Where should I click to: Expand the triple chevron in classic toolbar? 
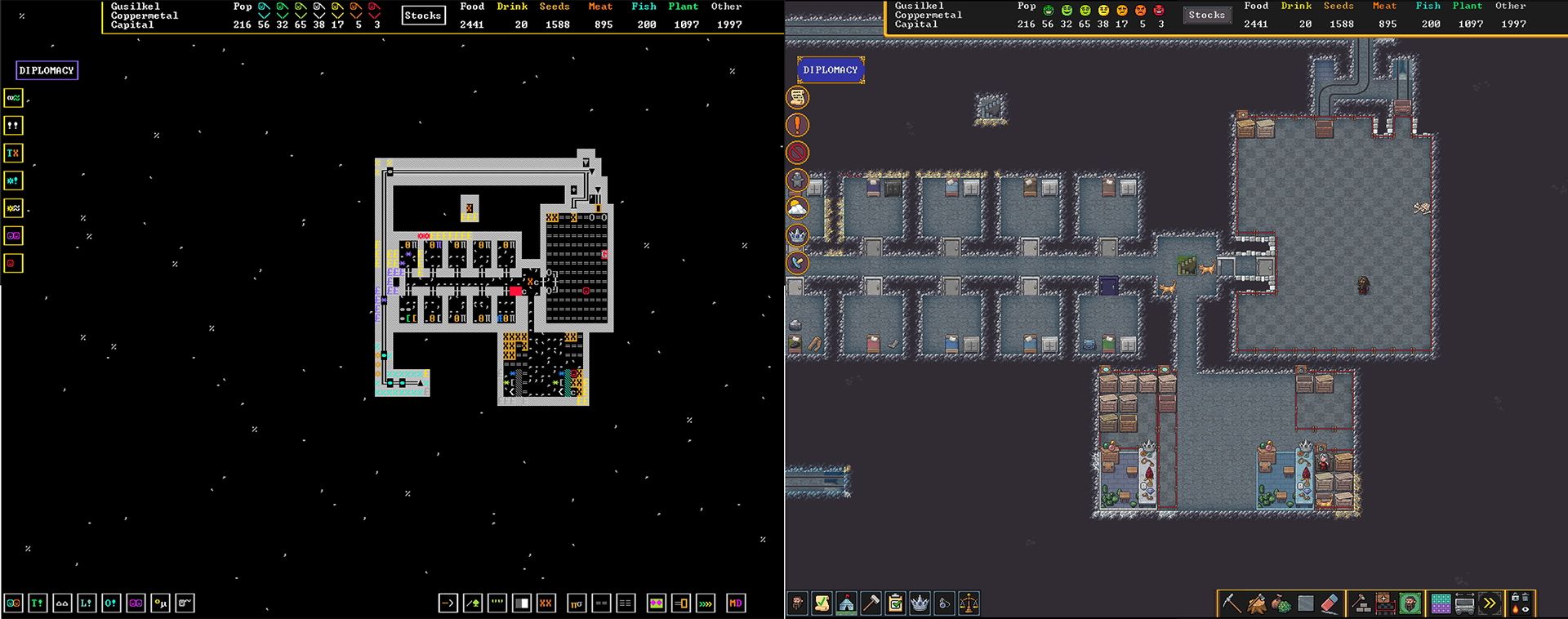click(705, 605)
